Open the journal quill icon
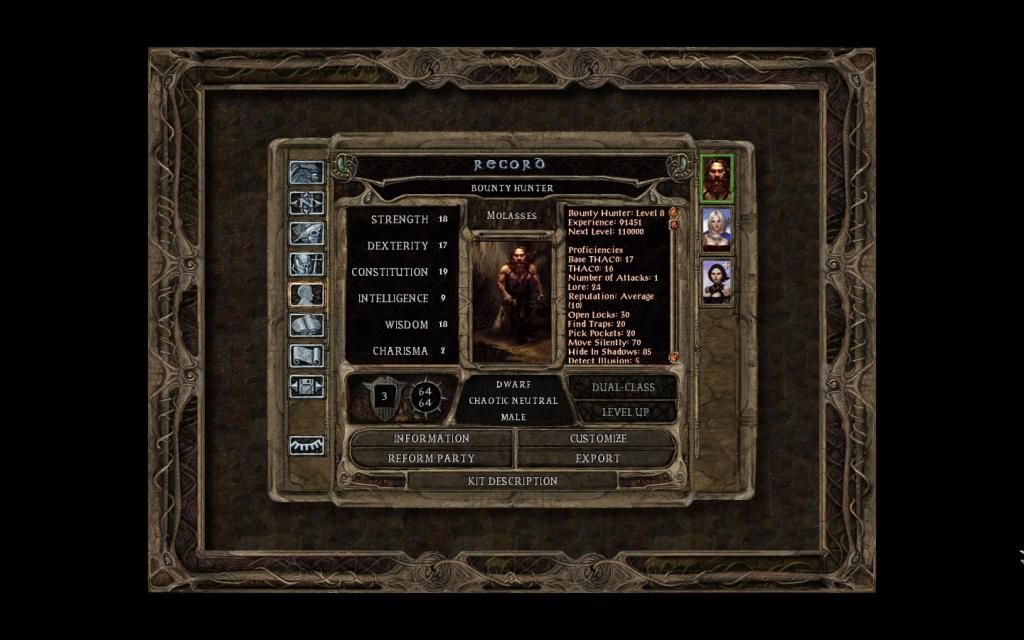This screenshot has height=640, width=1024. [x=306, y=233]
